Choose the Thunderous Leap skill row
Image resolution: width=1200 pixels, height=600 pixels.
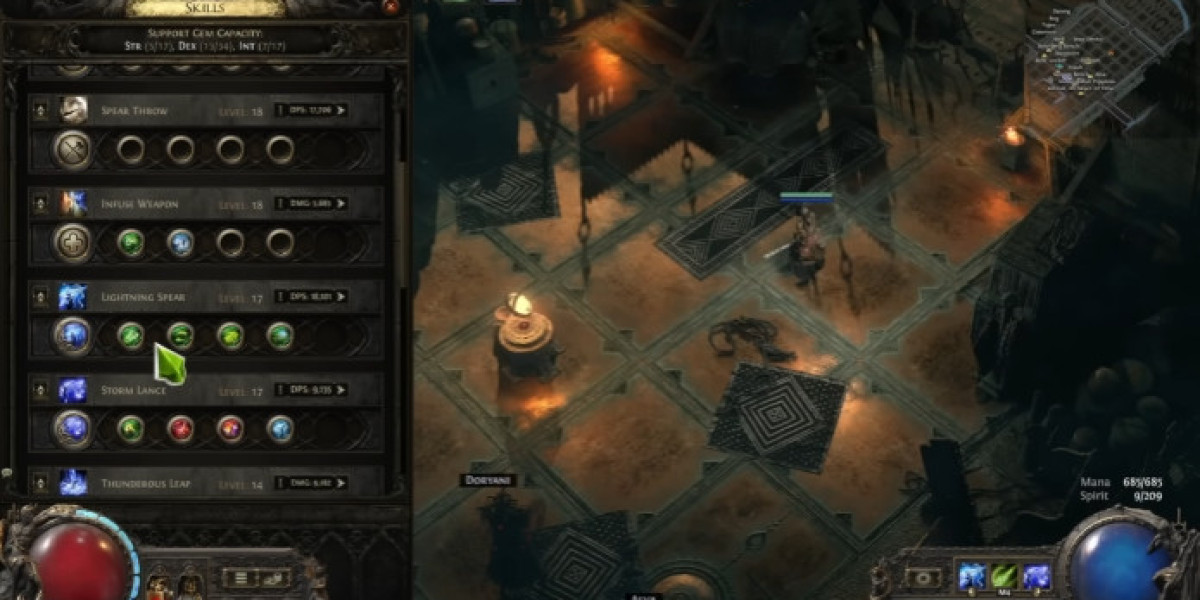[145, 483]
